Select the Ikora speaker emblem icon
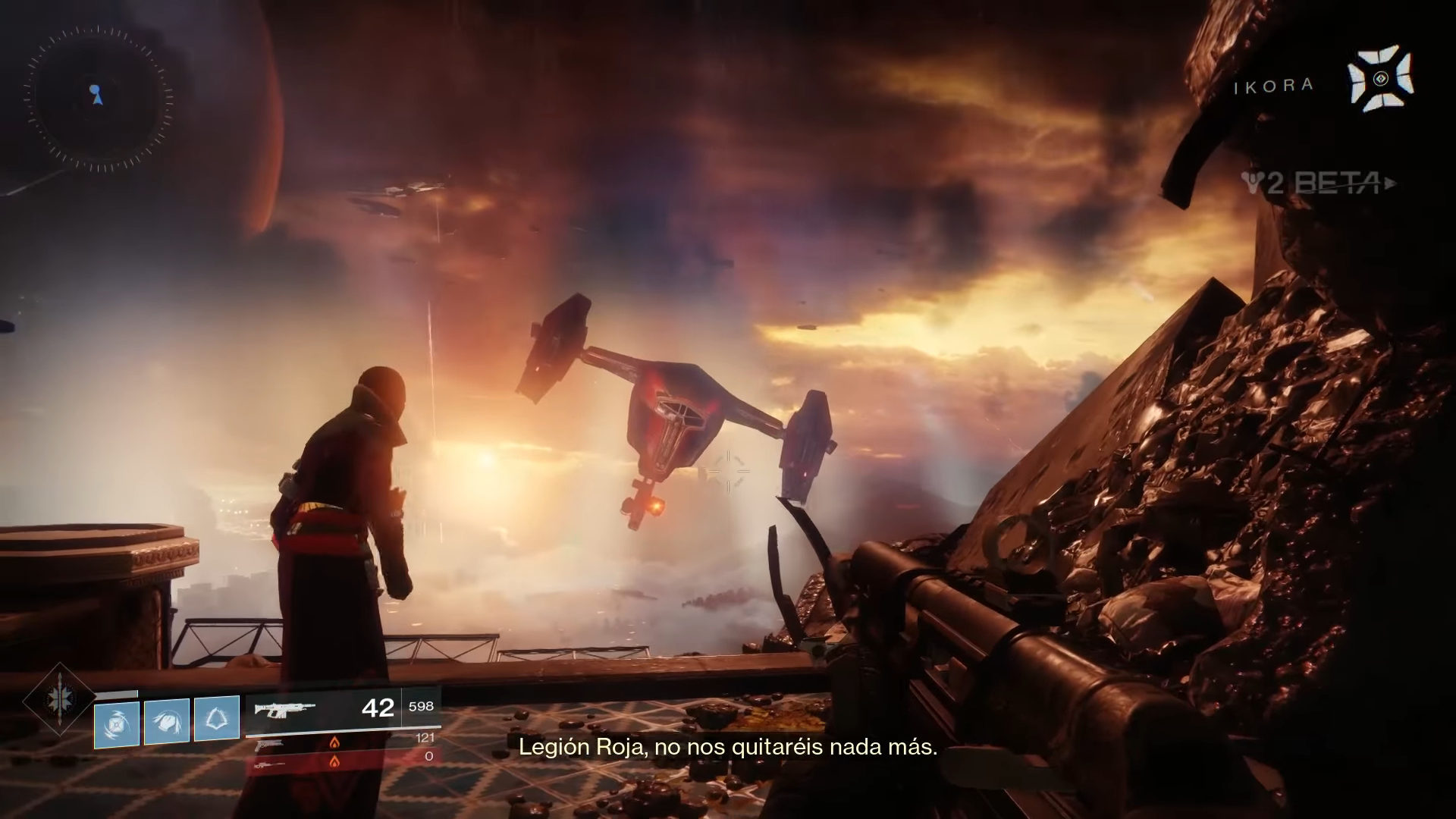Viewport: 1456px width, 819px height. click(x=1380, y=79)
